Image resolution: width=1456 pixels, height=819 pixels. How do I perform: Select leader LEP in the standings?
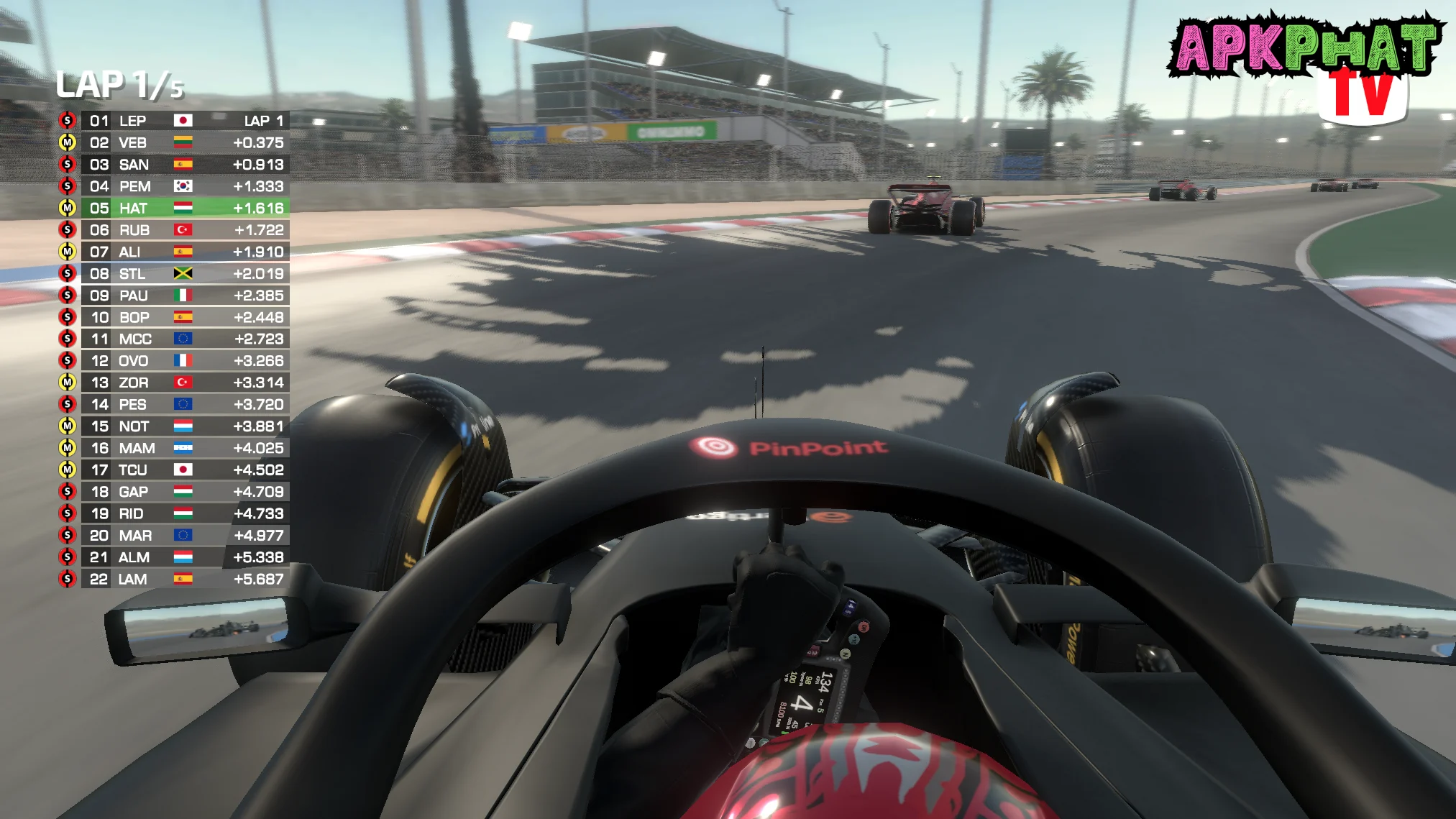click(173, 121)
